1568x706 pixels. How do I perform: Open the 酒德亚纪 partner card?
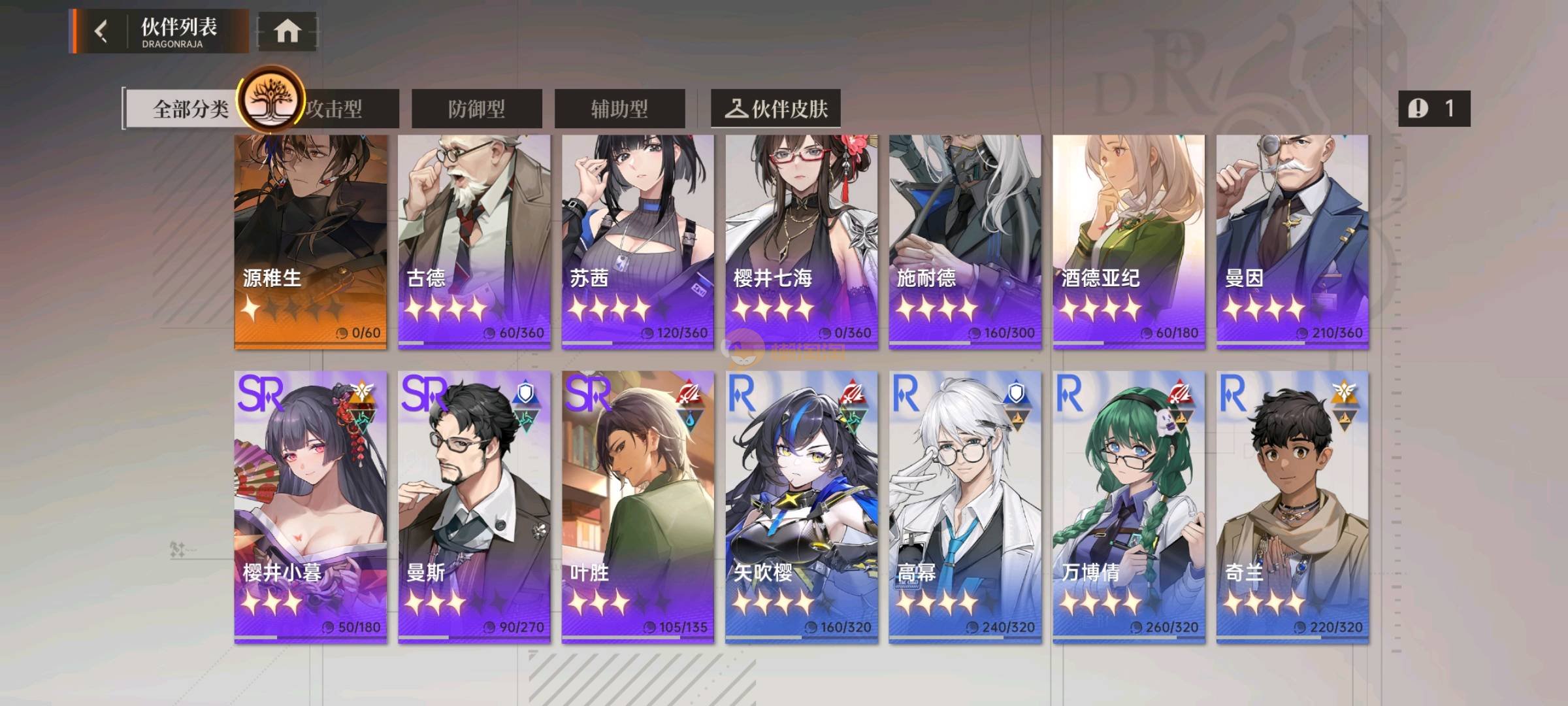(1128, 242)
